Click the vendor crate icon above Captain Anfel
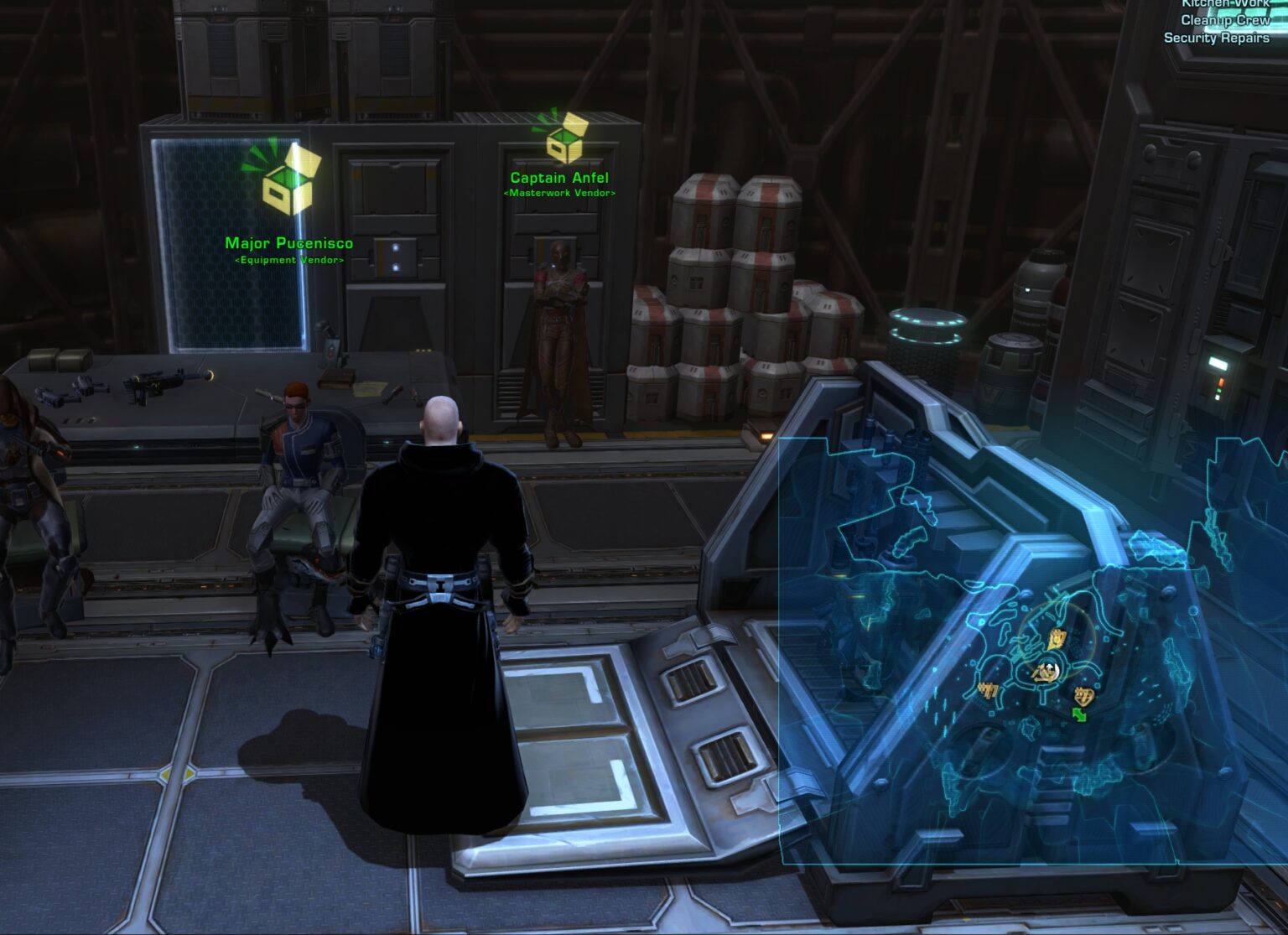Viewport: 1288px width, 935px height. click(564, 144)
